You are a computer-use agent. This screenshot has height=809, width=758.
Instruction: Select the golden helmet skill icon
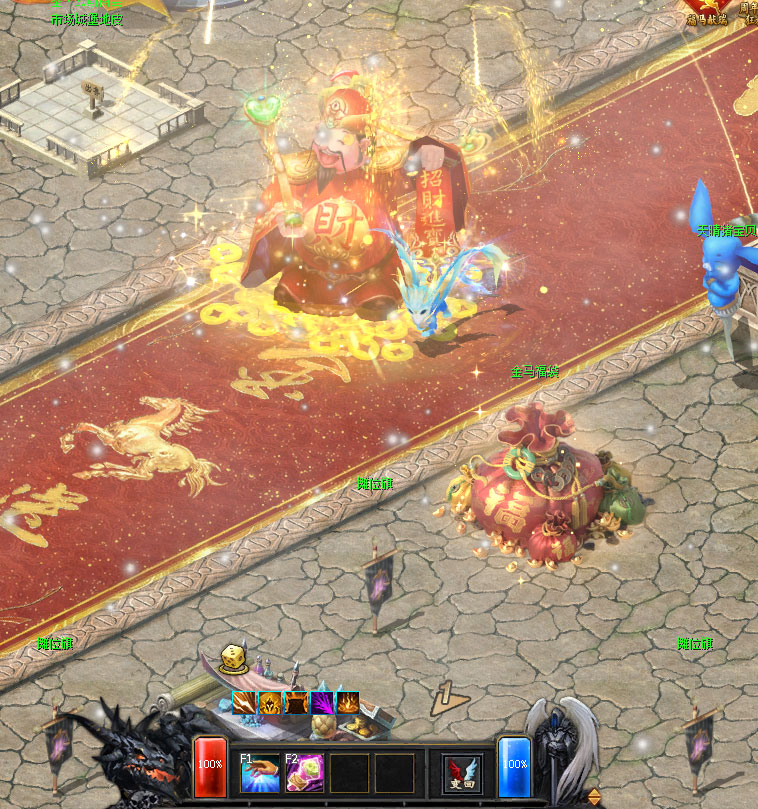tap(270, 703)
